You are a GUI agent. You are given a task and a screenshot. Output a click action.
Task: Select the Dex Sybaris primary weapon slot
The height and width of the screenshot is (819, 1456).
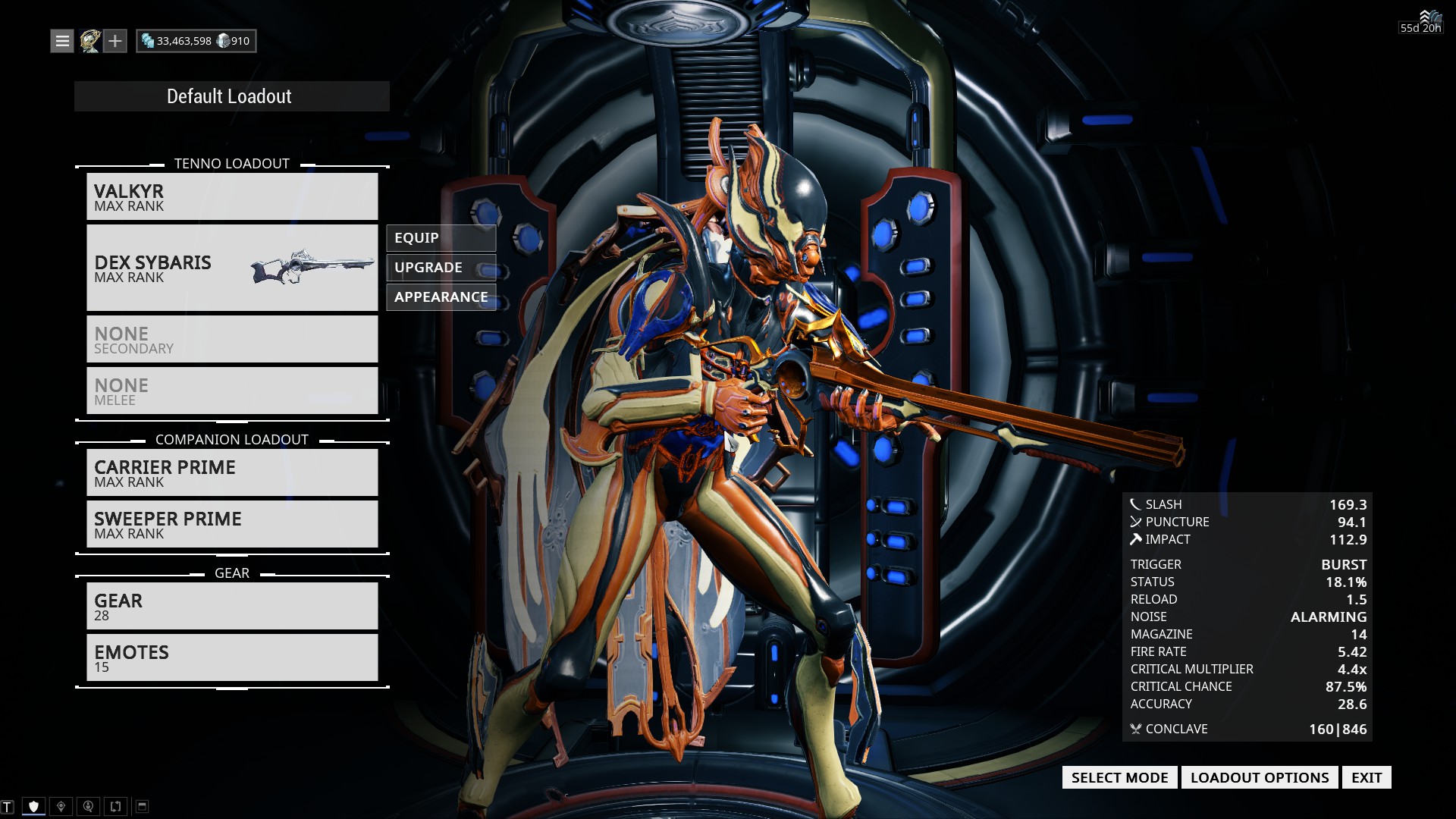click(x=231, y=268)
